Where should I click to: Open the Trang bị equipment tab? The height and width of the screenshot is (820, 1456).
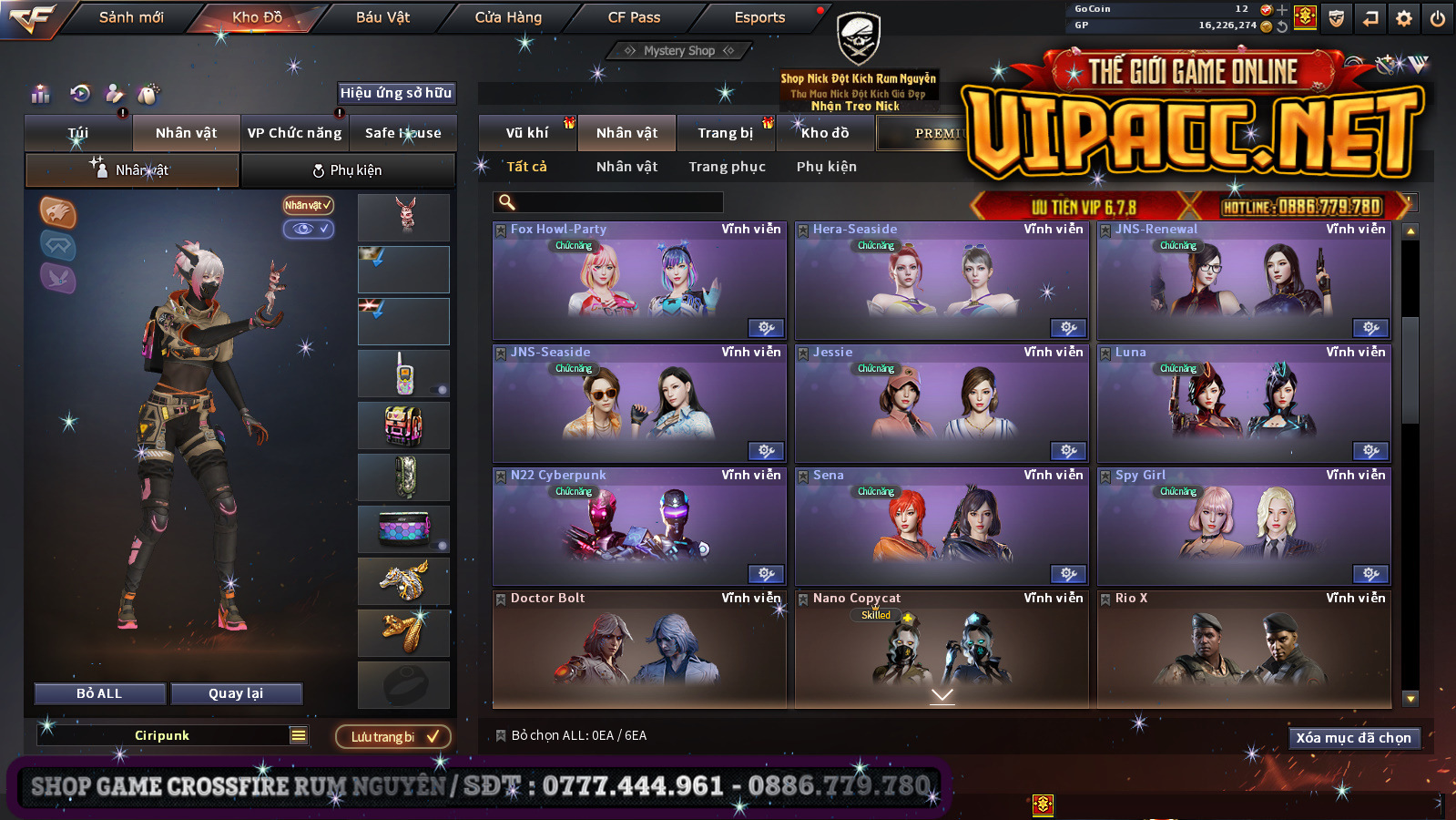point(726,133)
